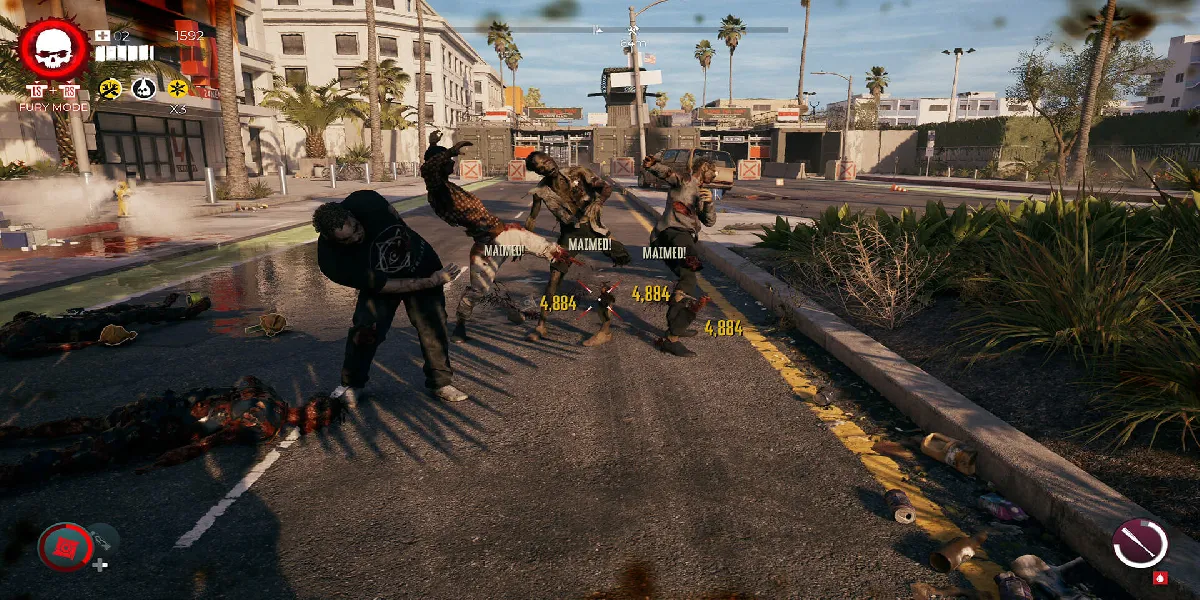Choose the grey secondary curveball slot
The image size is (1200, 600).
104,541
